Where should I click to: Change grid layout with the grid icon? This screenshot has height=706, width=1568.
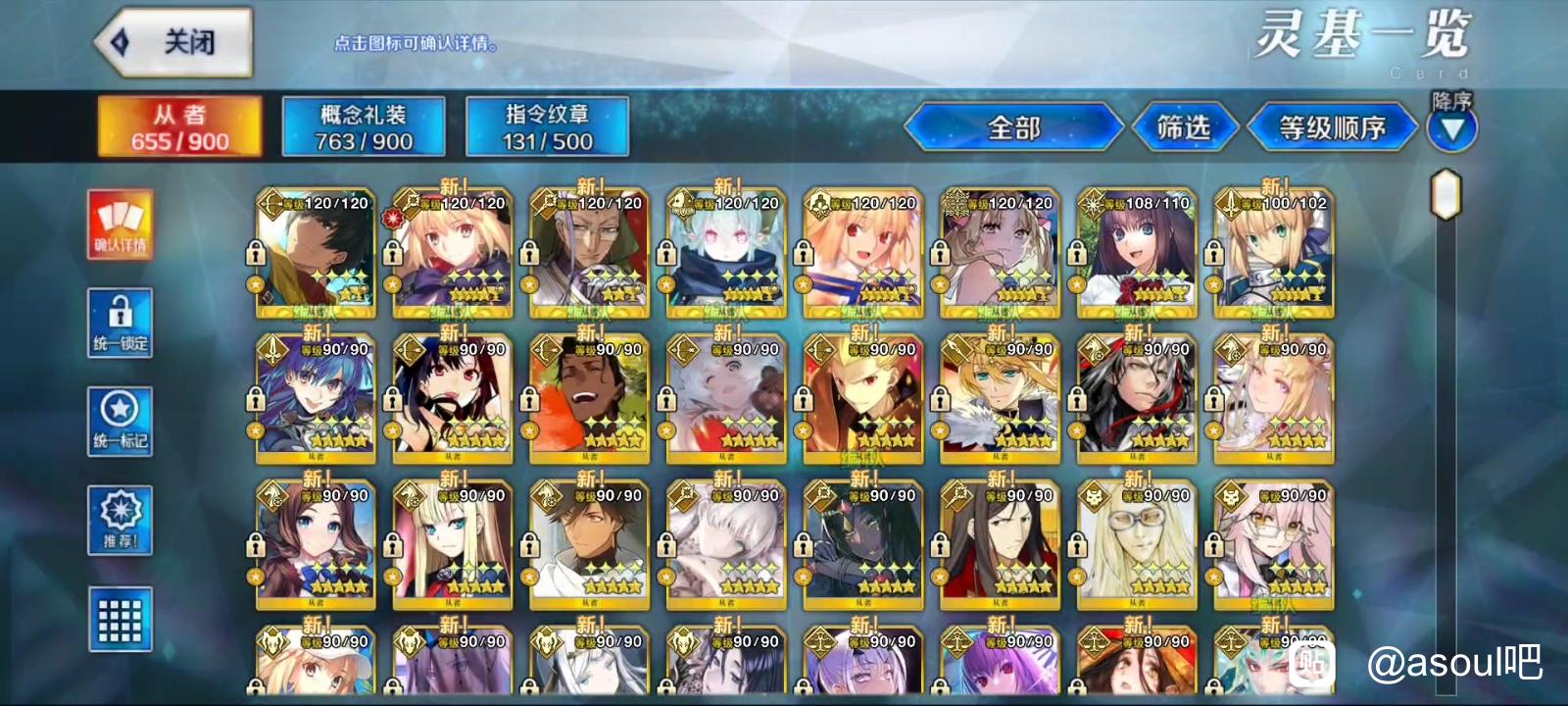[x=121, y=619]
